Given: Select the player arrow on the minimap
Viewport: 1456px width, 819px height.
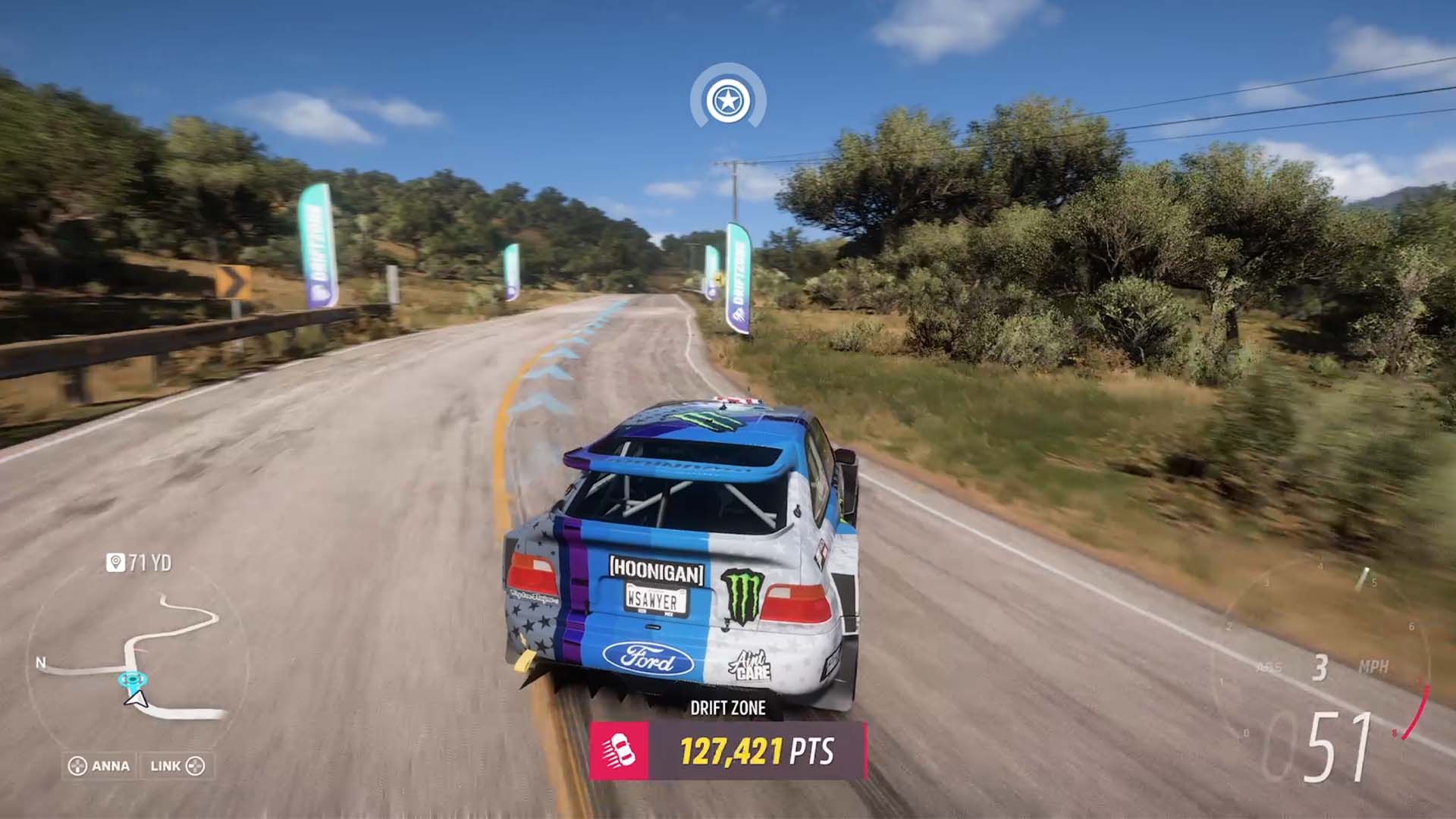Looking at the screenshot, I should pos(136,698).
